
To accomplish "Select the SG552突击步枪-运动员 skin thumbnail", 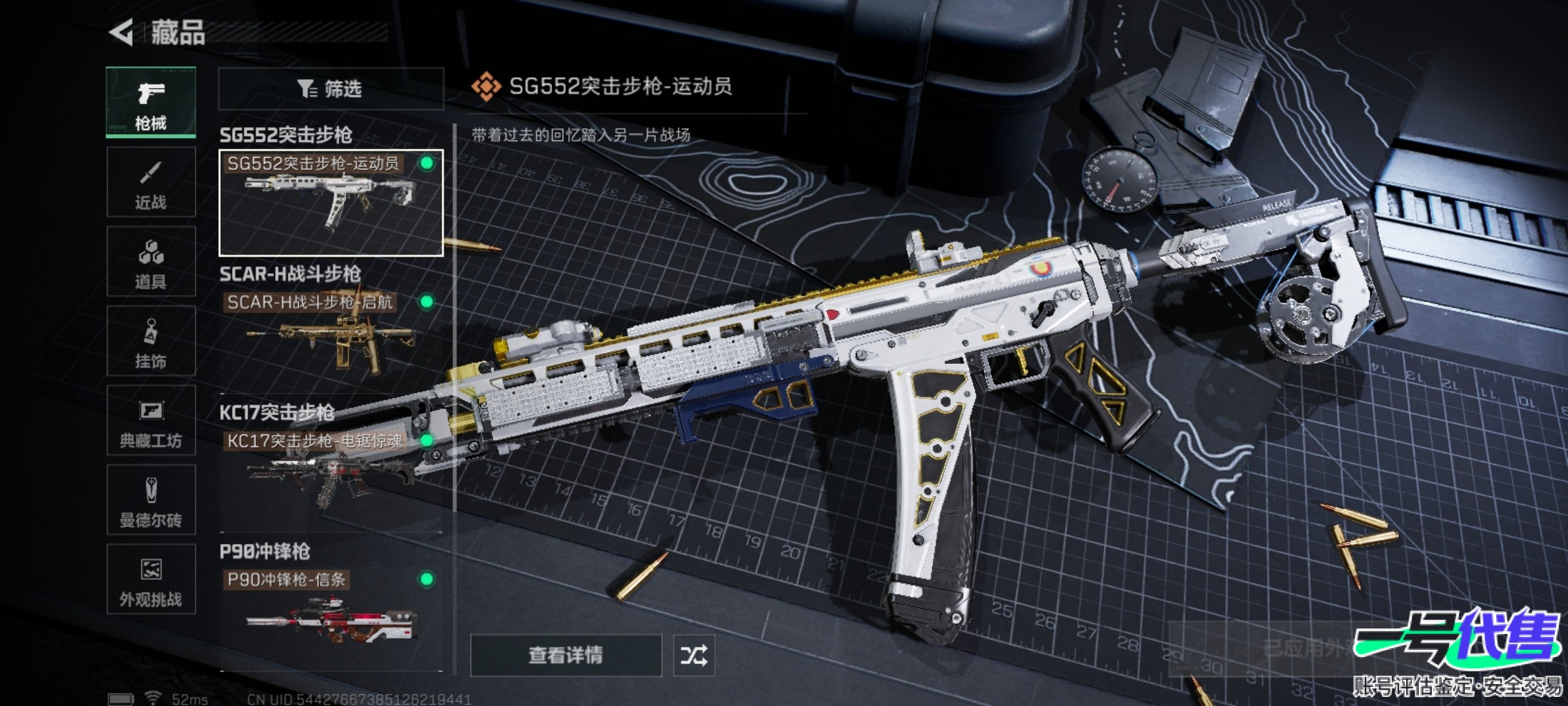I will (331, 203).
